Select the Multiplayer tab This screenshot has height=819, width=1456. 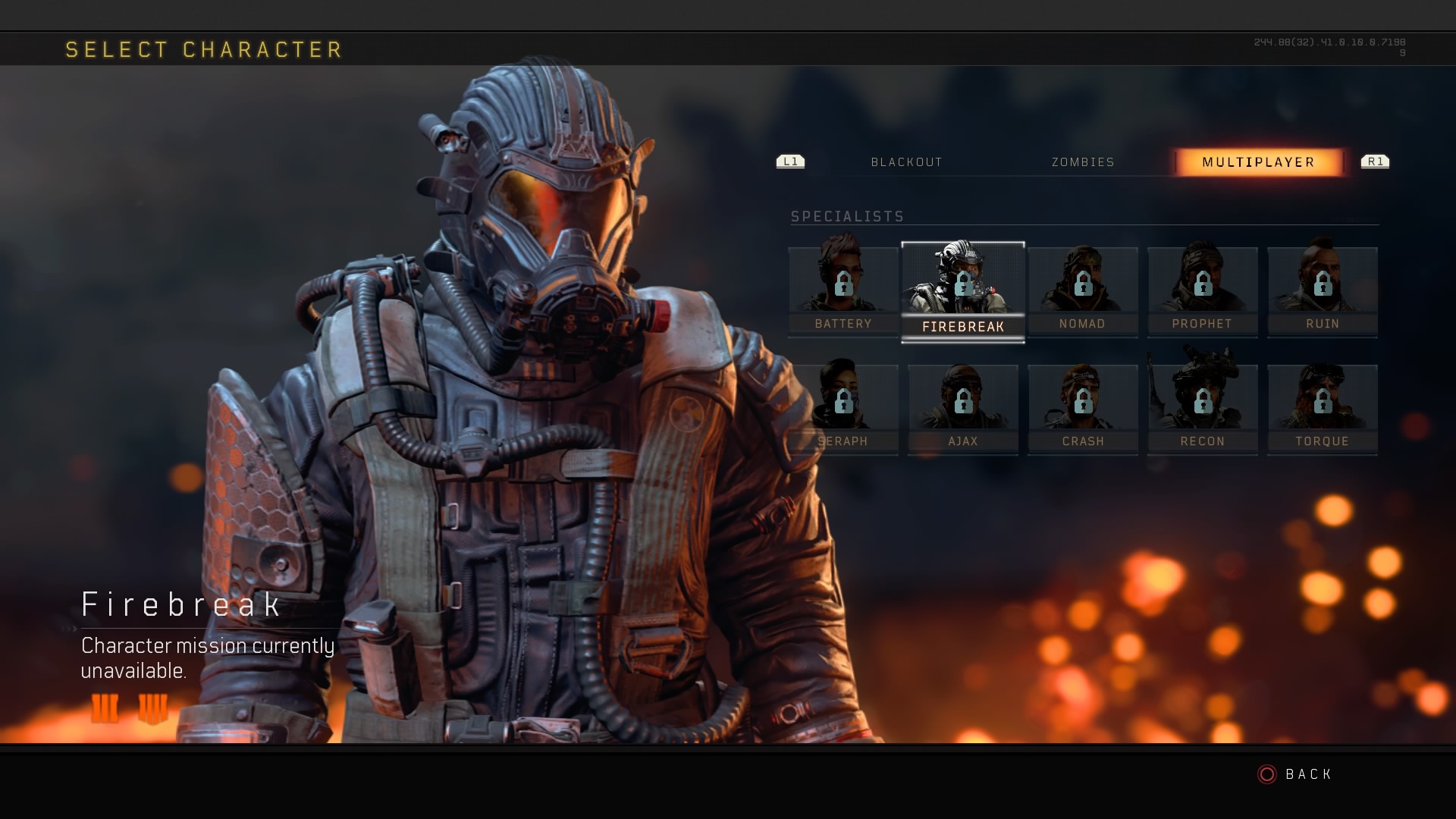click(1258, 162)
